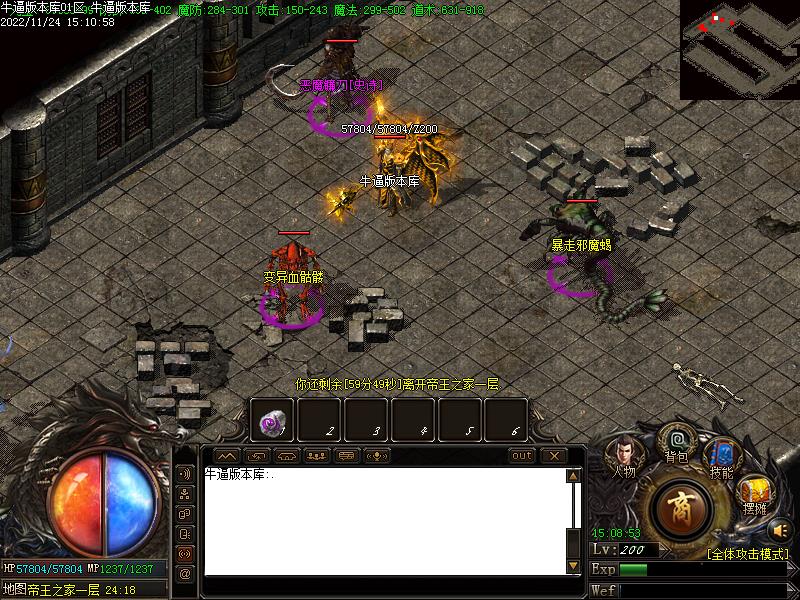Click the minimap in the corner
Screen dimensions: 800x600
click(x=740, y=49)
